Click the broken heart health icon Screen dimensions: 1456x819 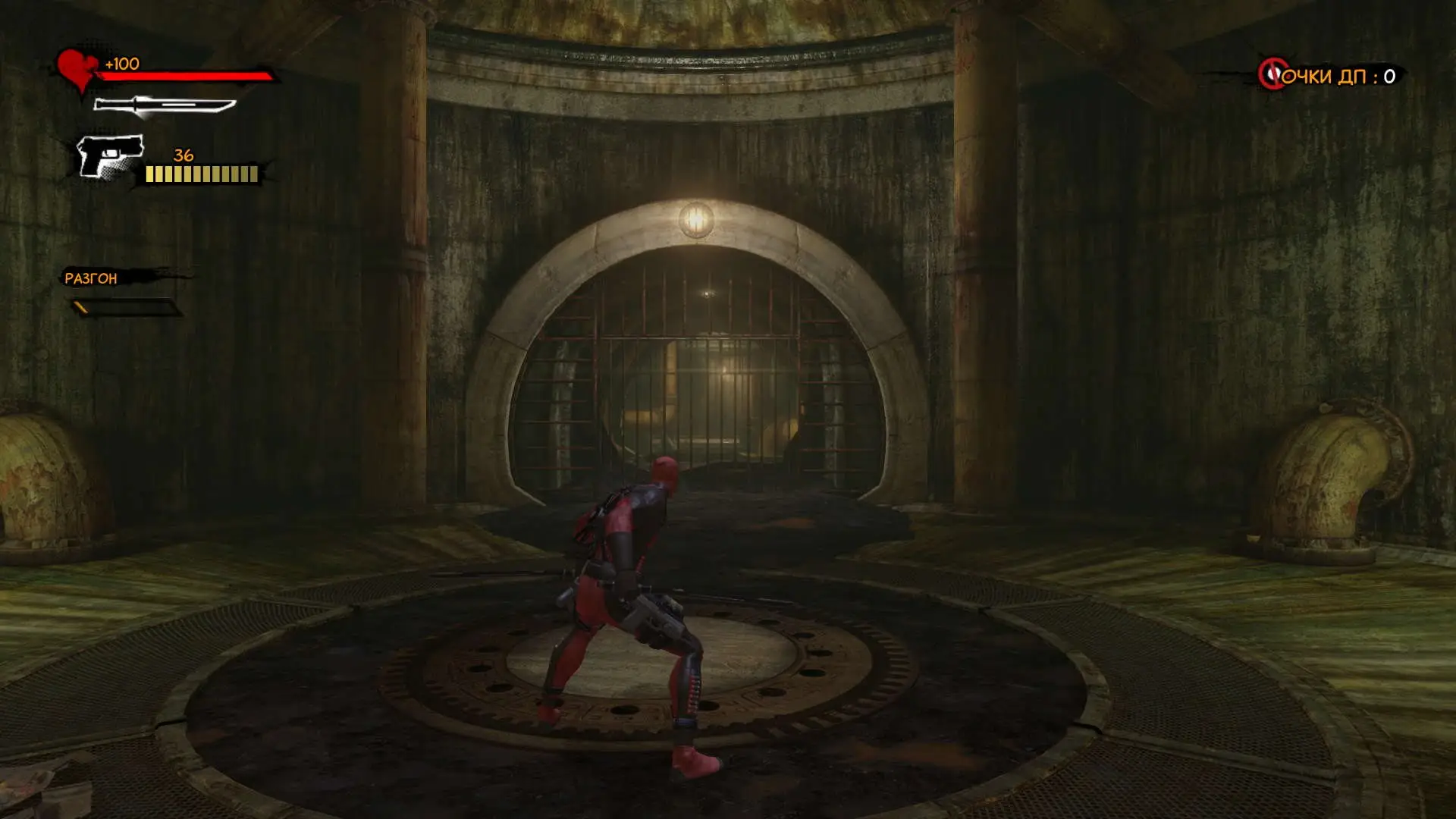pos(77,69)
